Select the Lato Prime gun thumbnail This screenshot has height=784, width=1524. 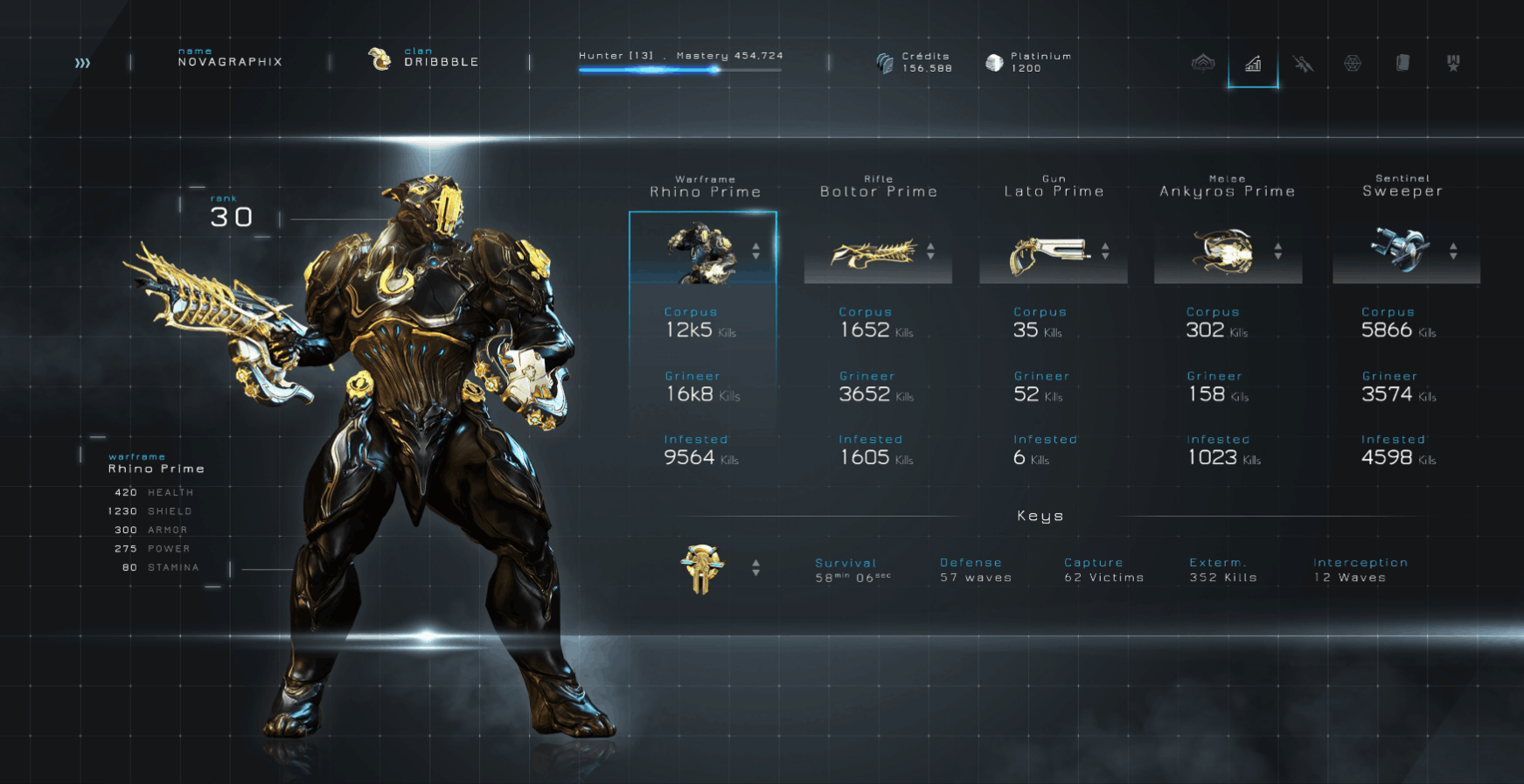pos(1047,253)
